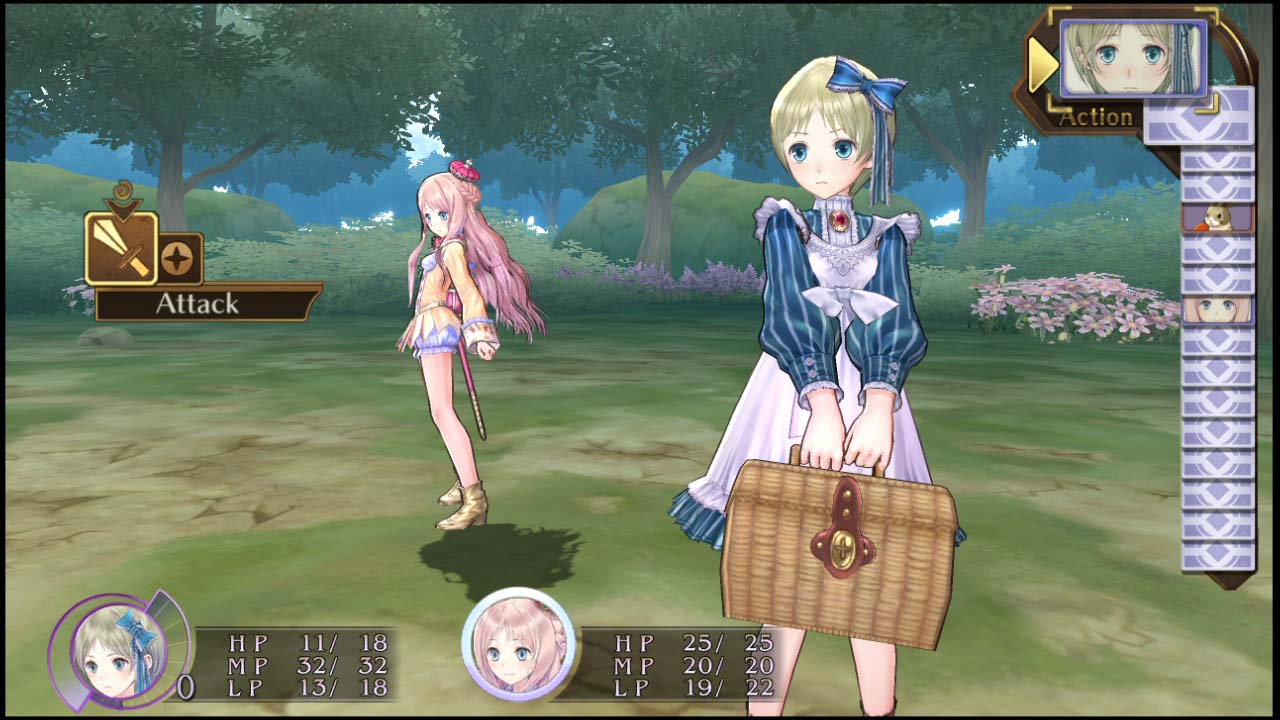Choose the round four-point star command icon

pos(181,258)
